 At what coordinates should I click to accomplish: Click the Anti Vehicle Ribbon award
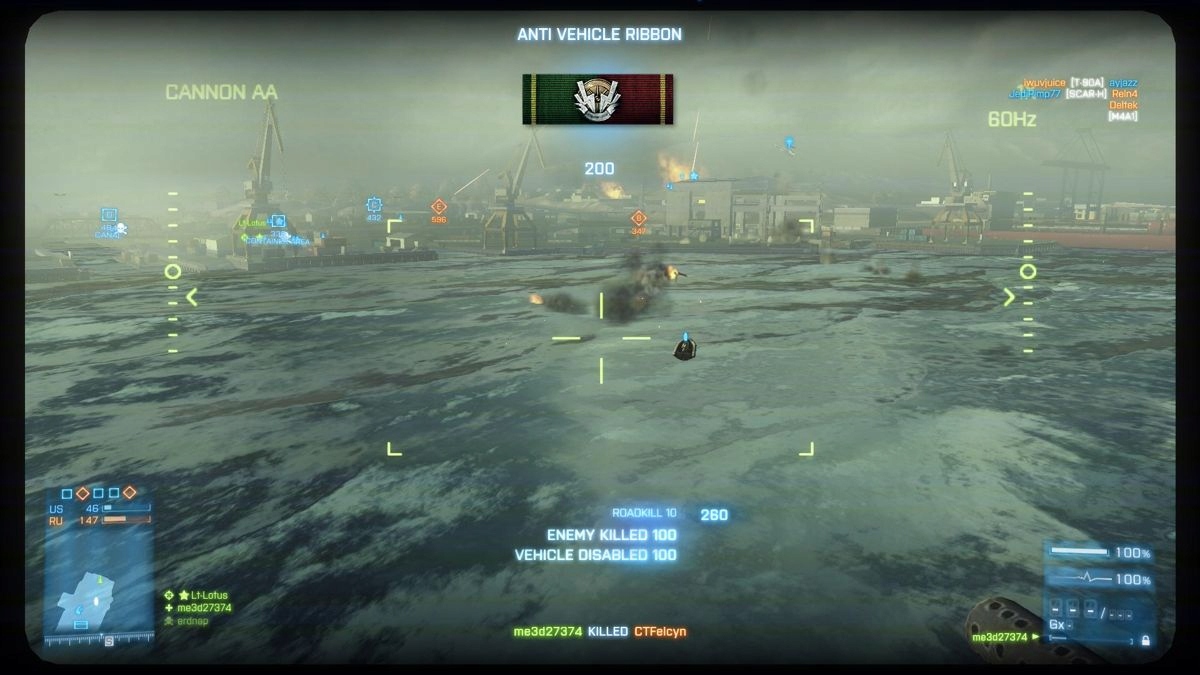(597, 99)
